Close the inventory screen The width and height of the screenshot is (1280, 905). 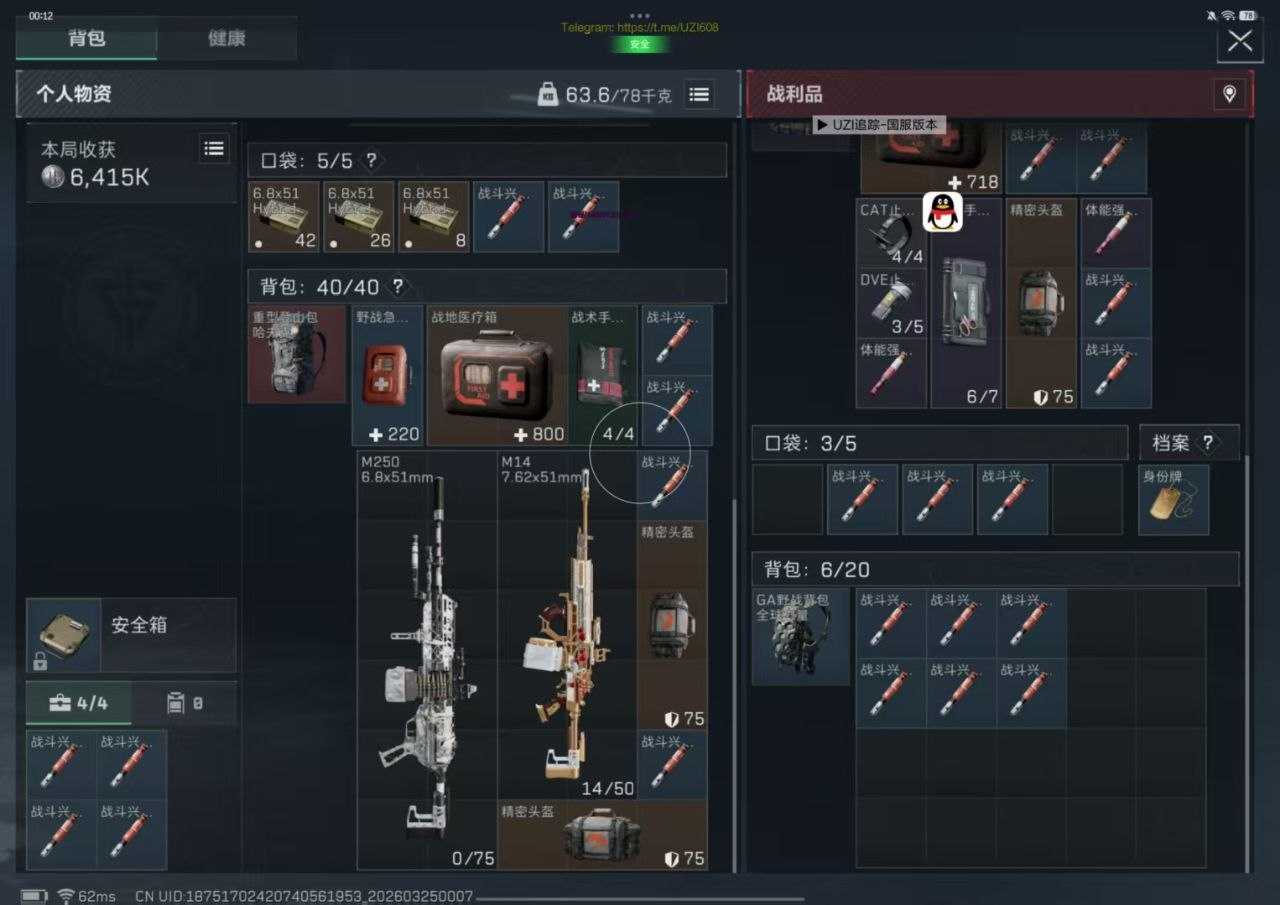click(x=1239, y=41)
